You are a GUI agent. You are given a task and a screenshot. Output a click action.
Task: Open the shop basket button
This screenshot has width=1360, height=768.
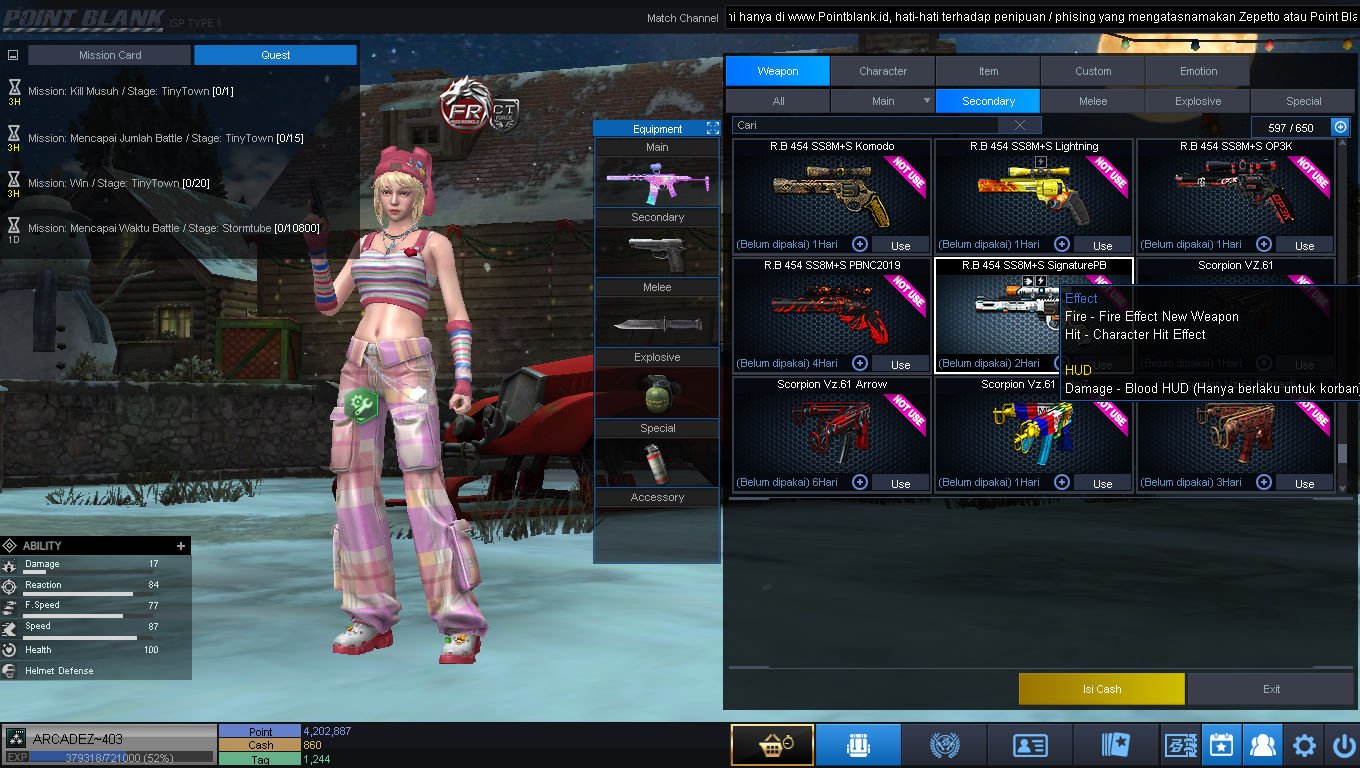[771, 746]
